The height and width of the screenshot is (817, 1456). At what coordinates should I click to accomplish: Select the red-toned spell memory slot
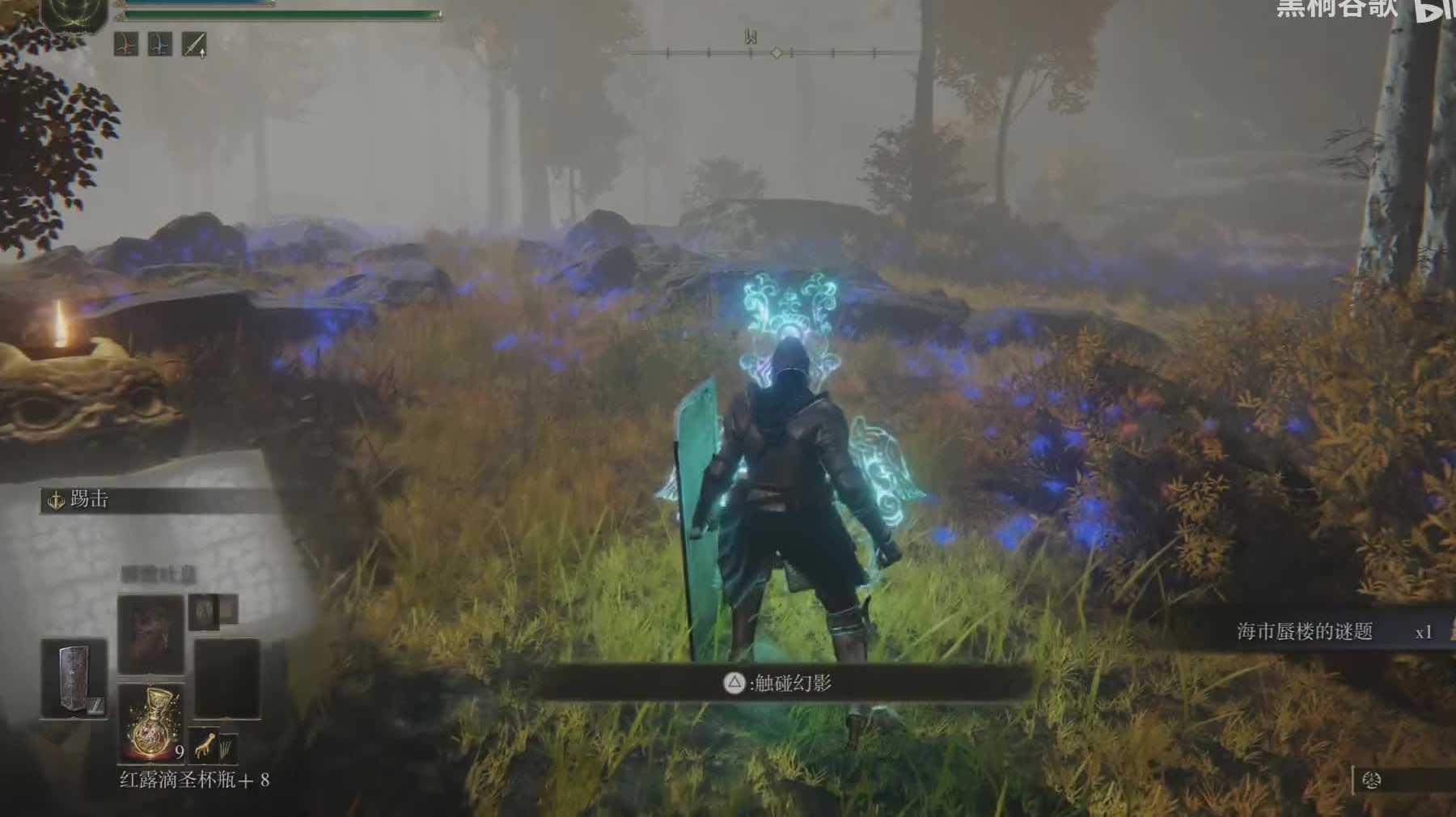pyautogui.click(x=150, y=635)
